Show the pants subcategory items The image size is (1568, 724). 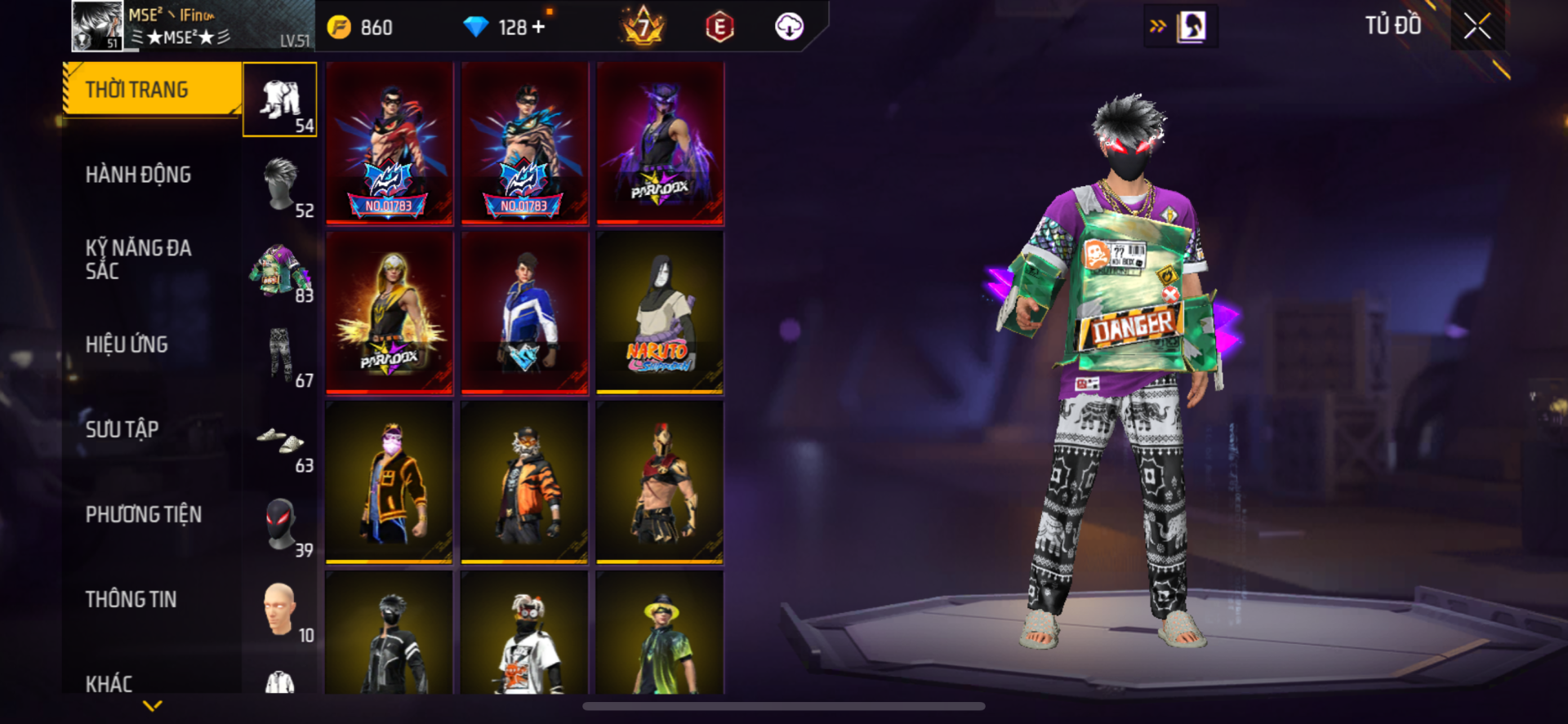tap(280, 355)
